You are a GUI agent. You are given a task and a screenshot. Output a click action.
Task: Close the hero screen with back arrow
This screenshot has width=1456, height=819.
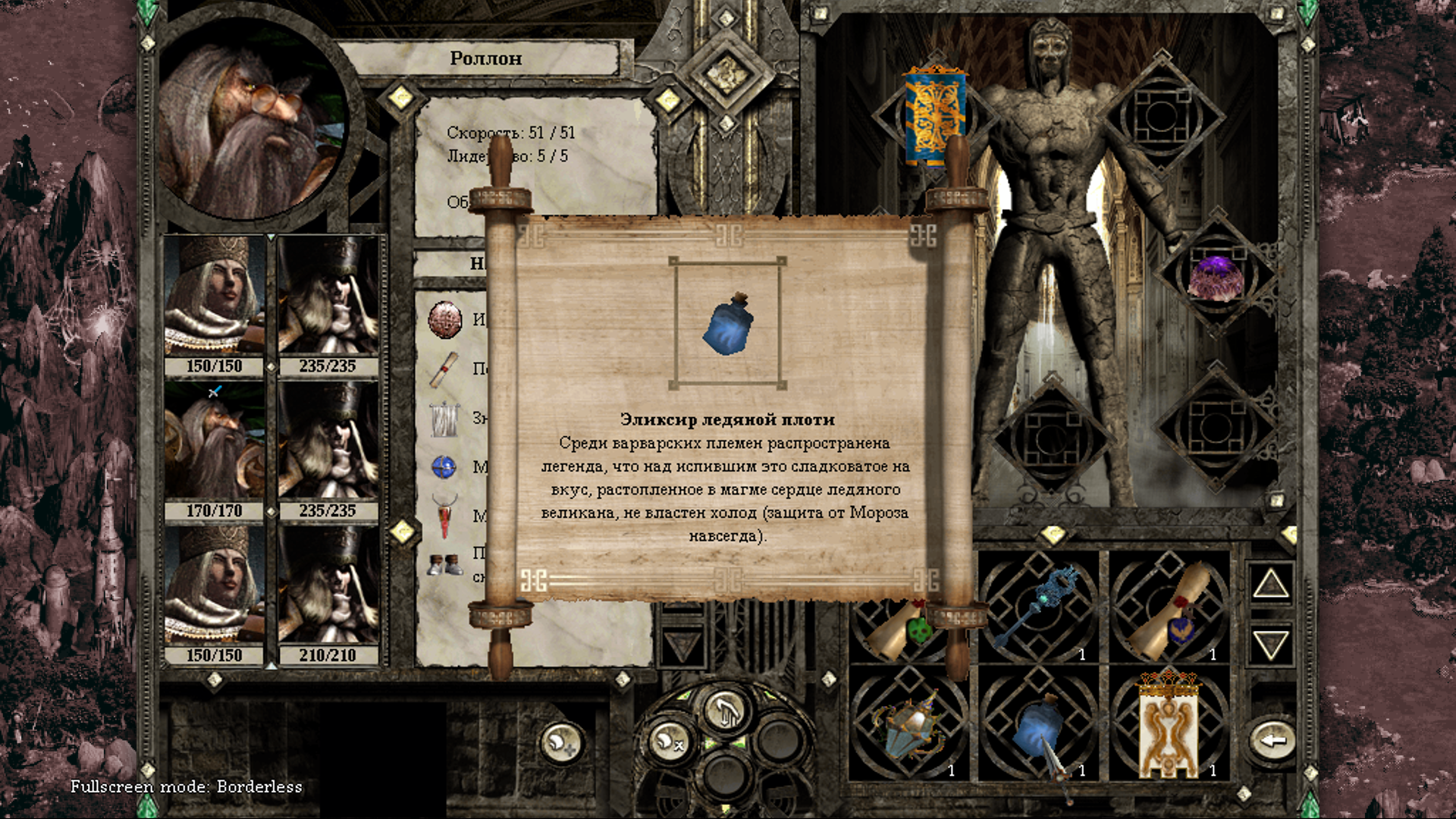tap(1273, 741)
